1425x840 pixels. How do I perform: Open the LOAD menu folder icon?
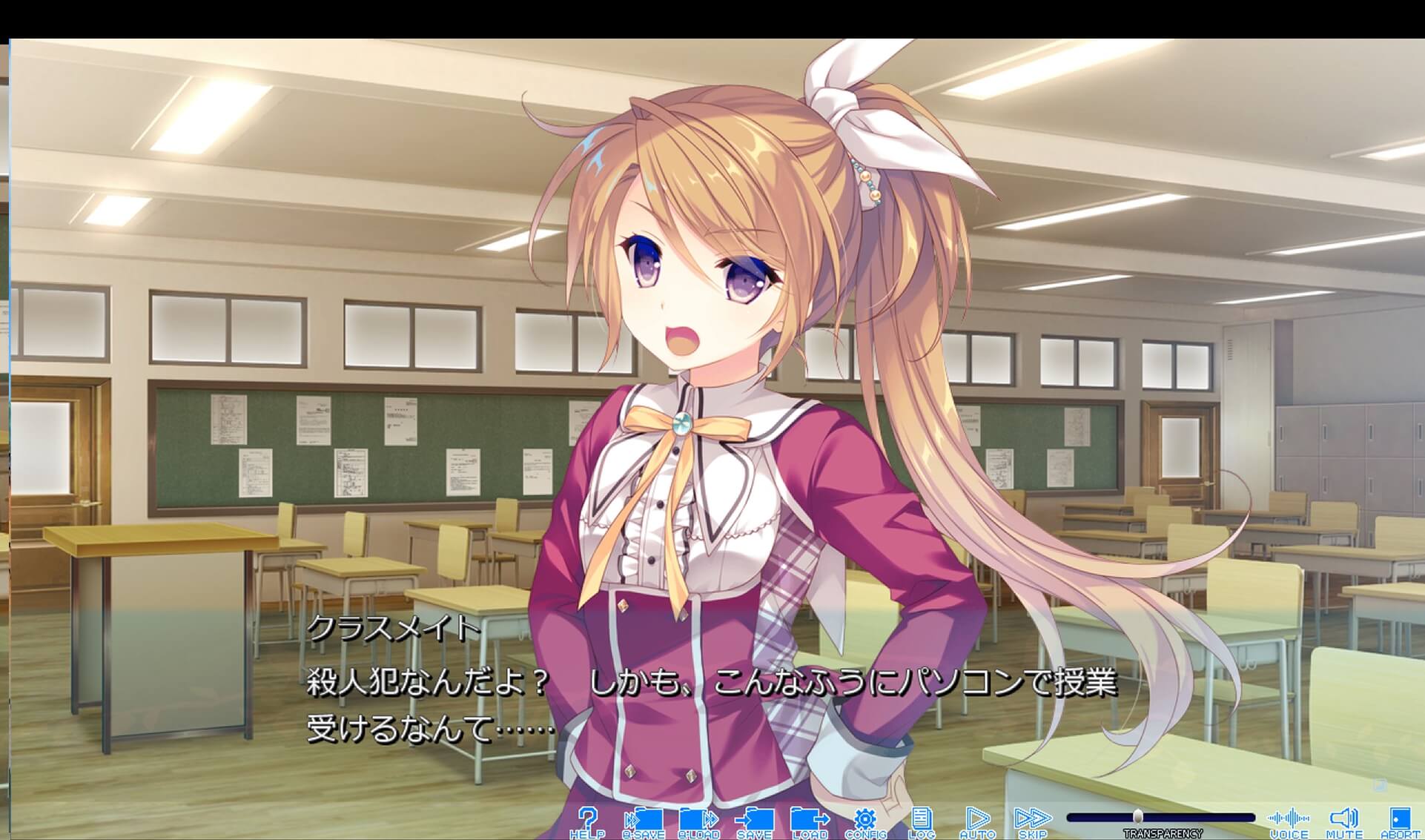pos(812,818)
